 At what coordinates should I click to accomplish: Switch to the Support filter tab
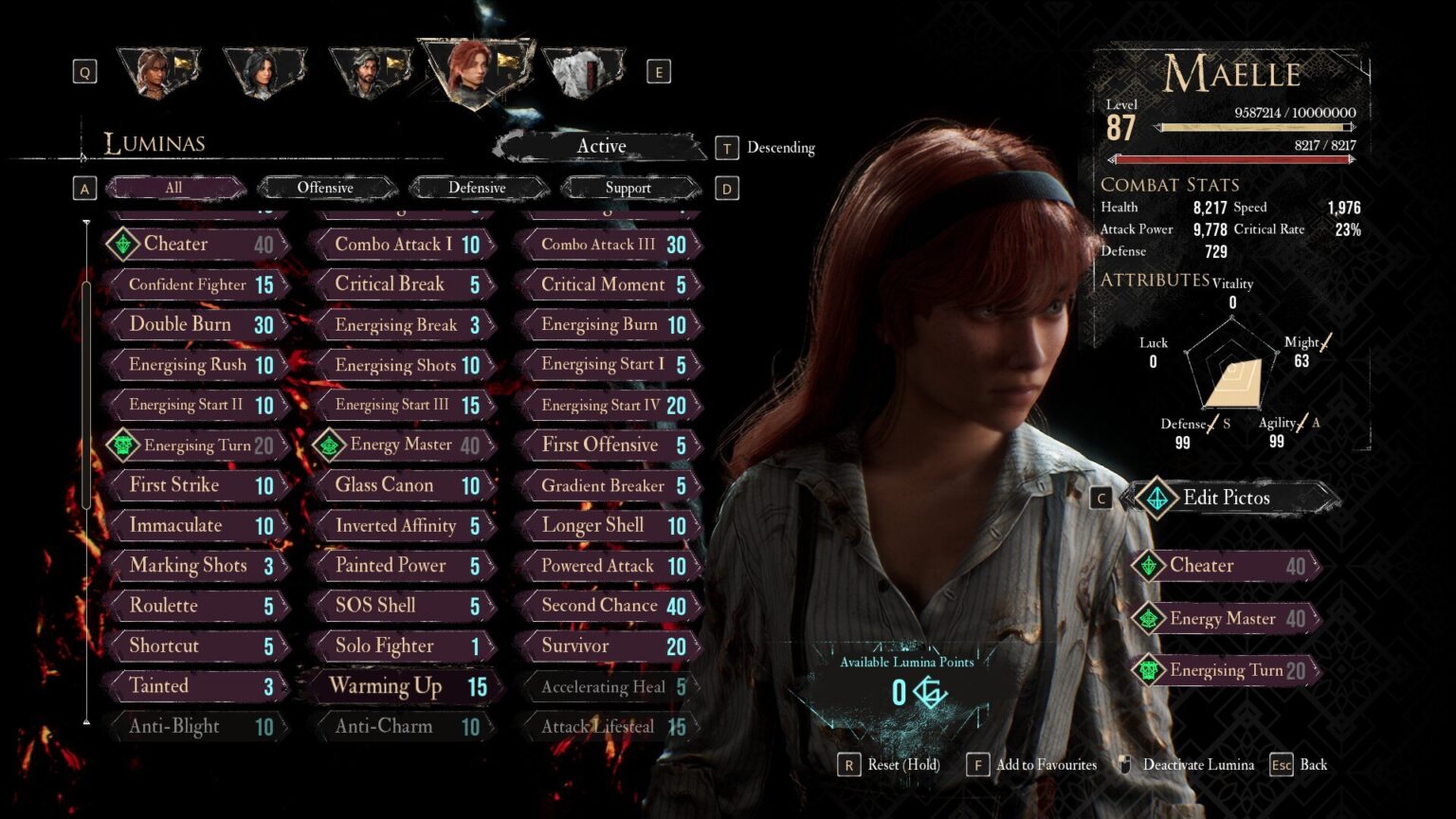(x=628, y=188)
